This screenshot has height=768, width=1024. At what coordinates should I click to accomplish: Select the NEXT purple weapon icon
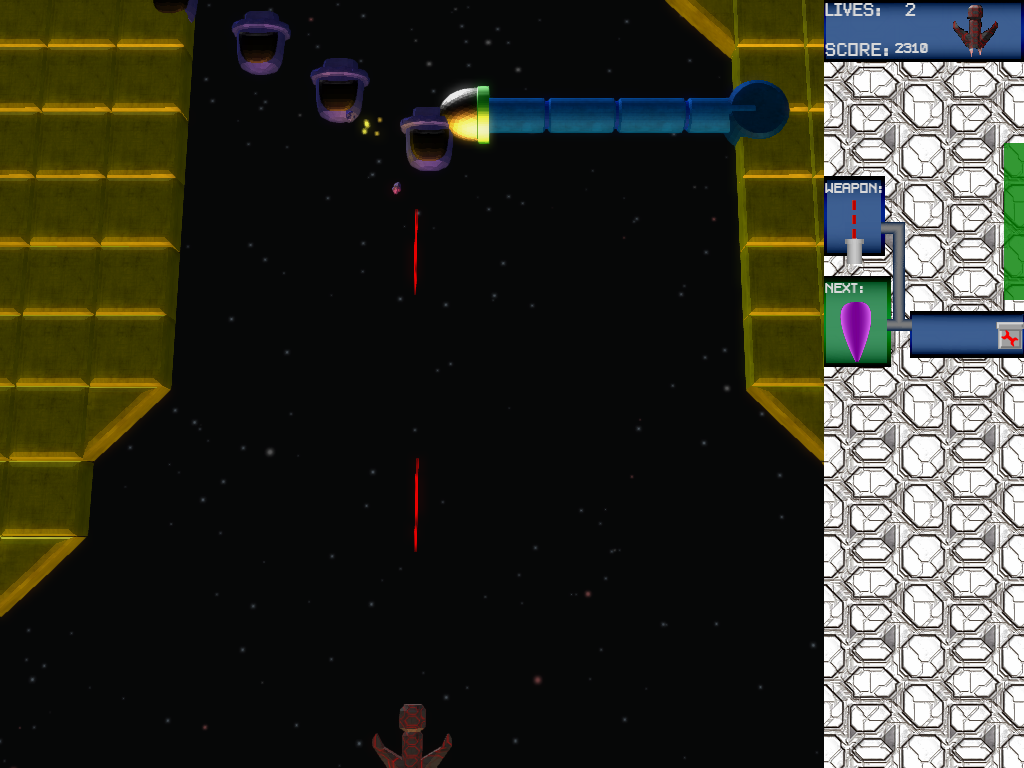click(x=856, y=329)
